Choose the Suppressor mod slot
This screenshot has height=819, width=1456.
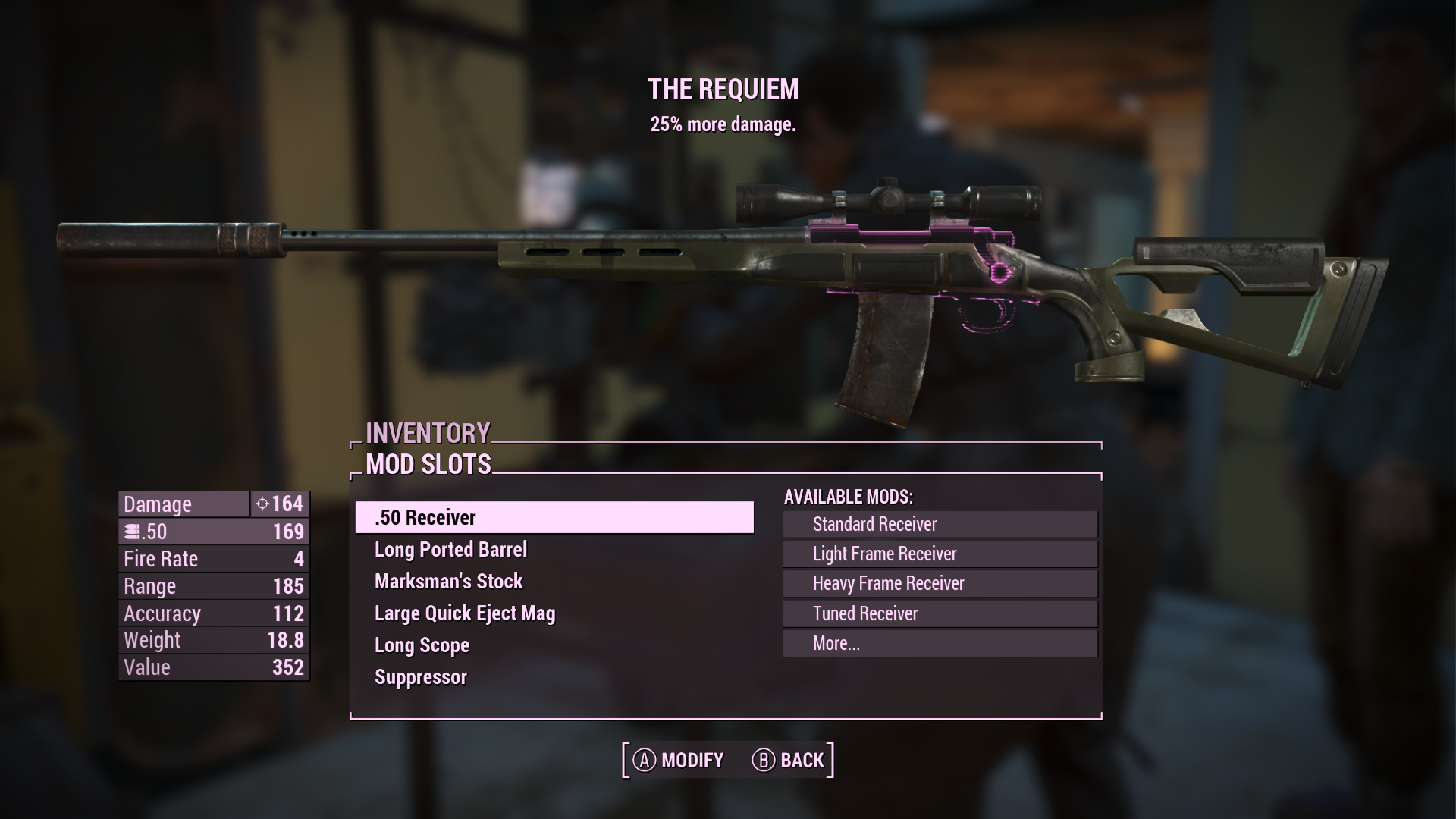(x=420, y=677)
